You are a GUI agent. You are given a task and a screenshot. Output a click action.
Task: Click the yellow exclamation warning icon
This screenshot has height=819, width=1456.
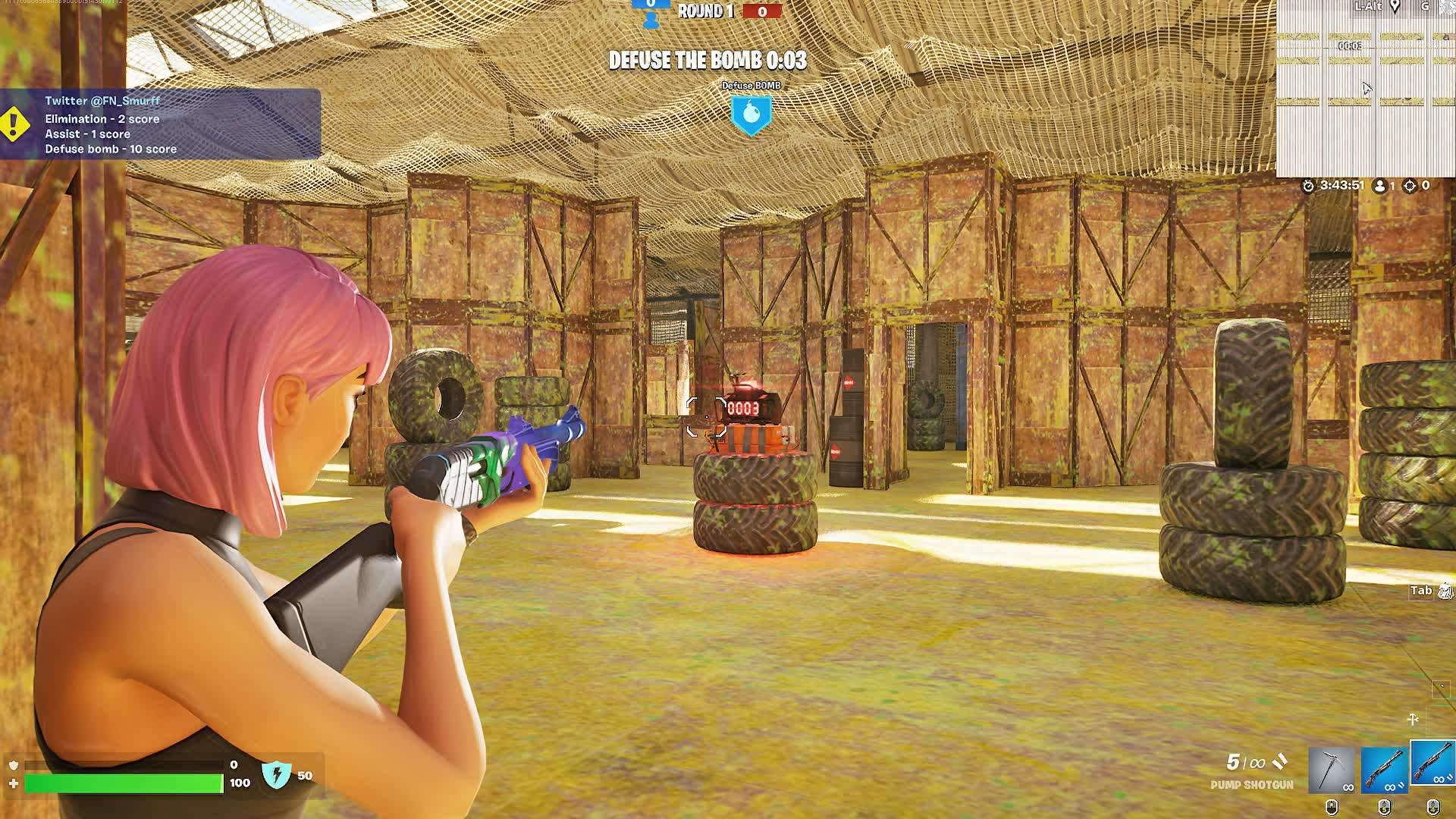click(x=14, y=124)
